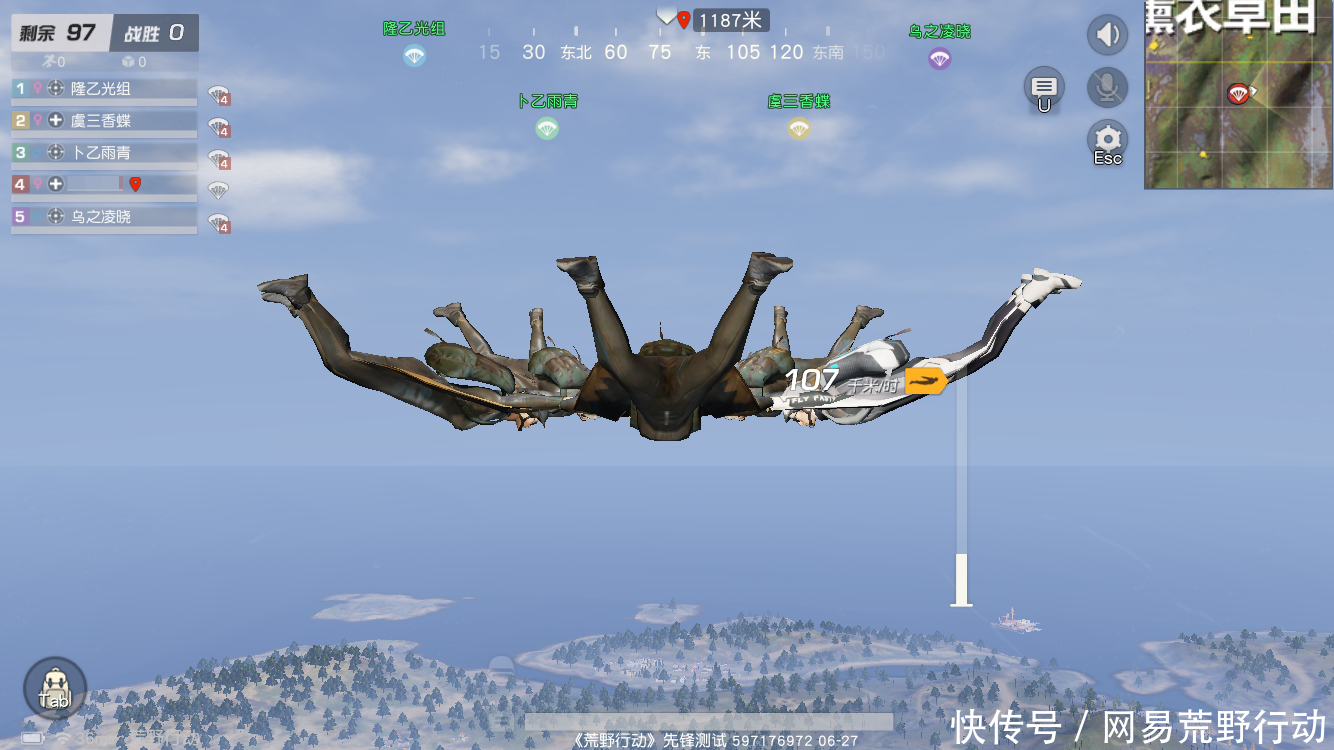Open the chat message button
The image size is (1334, 750).
1044,87
